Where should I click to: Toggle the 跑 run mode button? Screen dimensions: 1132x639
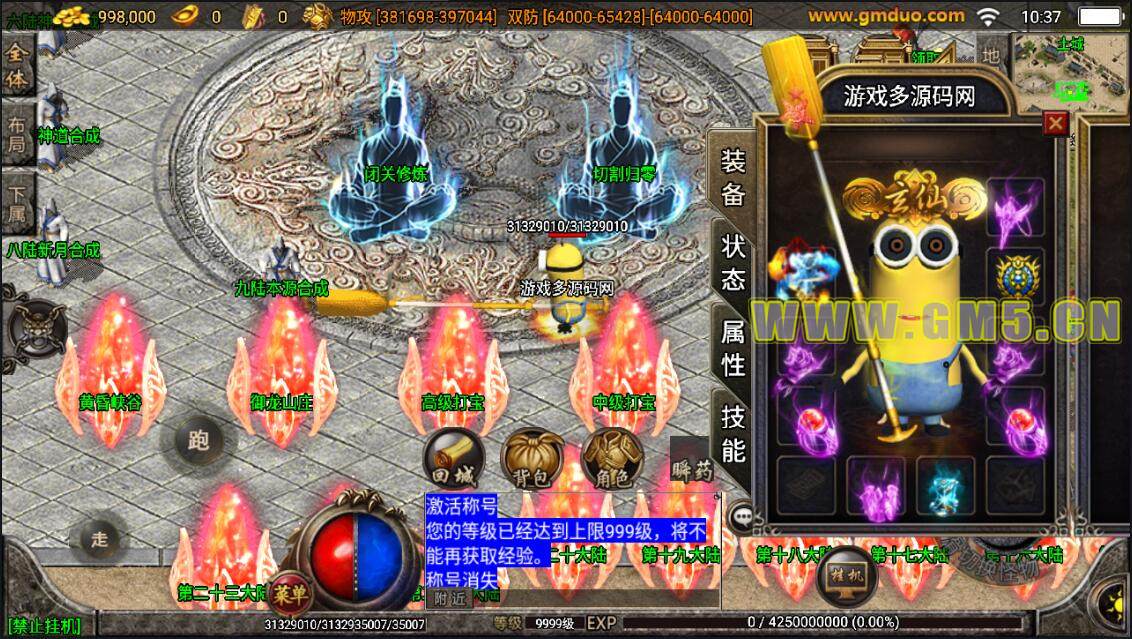click(198, 440)
